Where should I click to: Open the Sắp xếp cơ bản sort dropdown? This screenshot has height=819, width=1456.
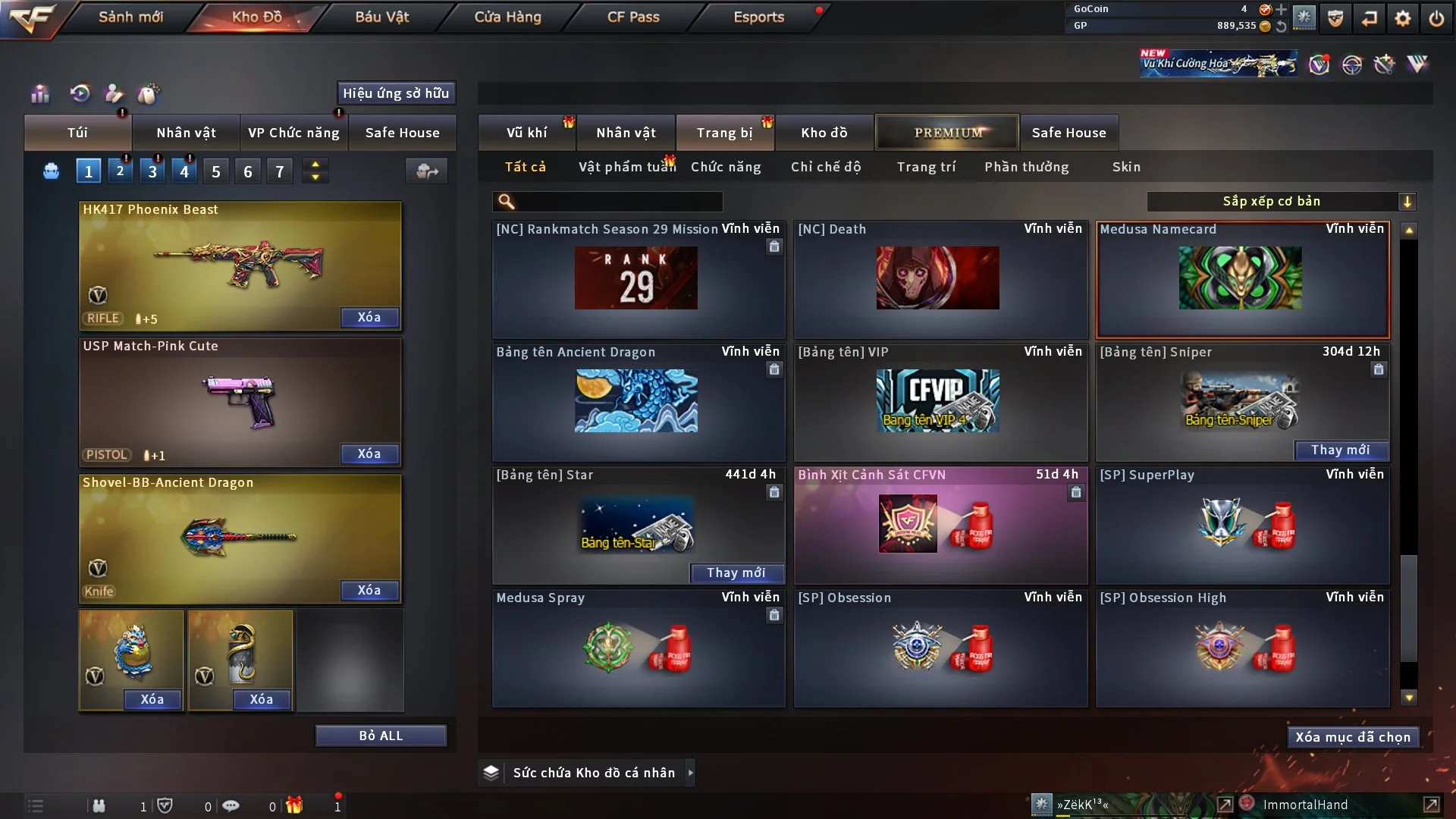coord(1280,202)
